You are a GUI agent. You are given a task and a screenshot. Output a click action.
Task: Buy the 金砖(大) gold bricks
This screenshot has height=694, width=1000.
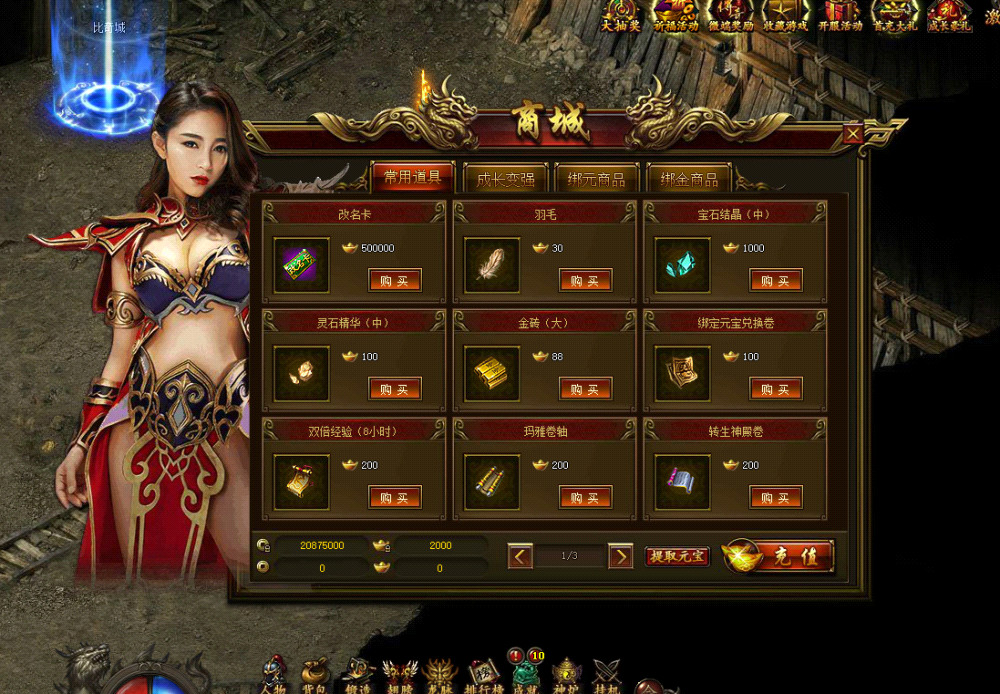[x=585, y=388]
